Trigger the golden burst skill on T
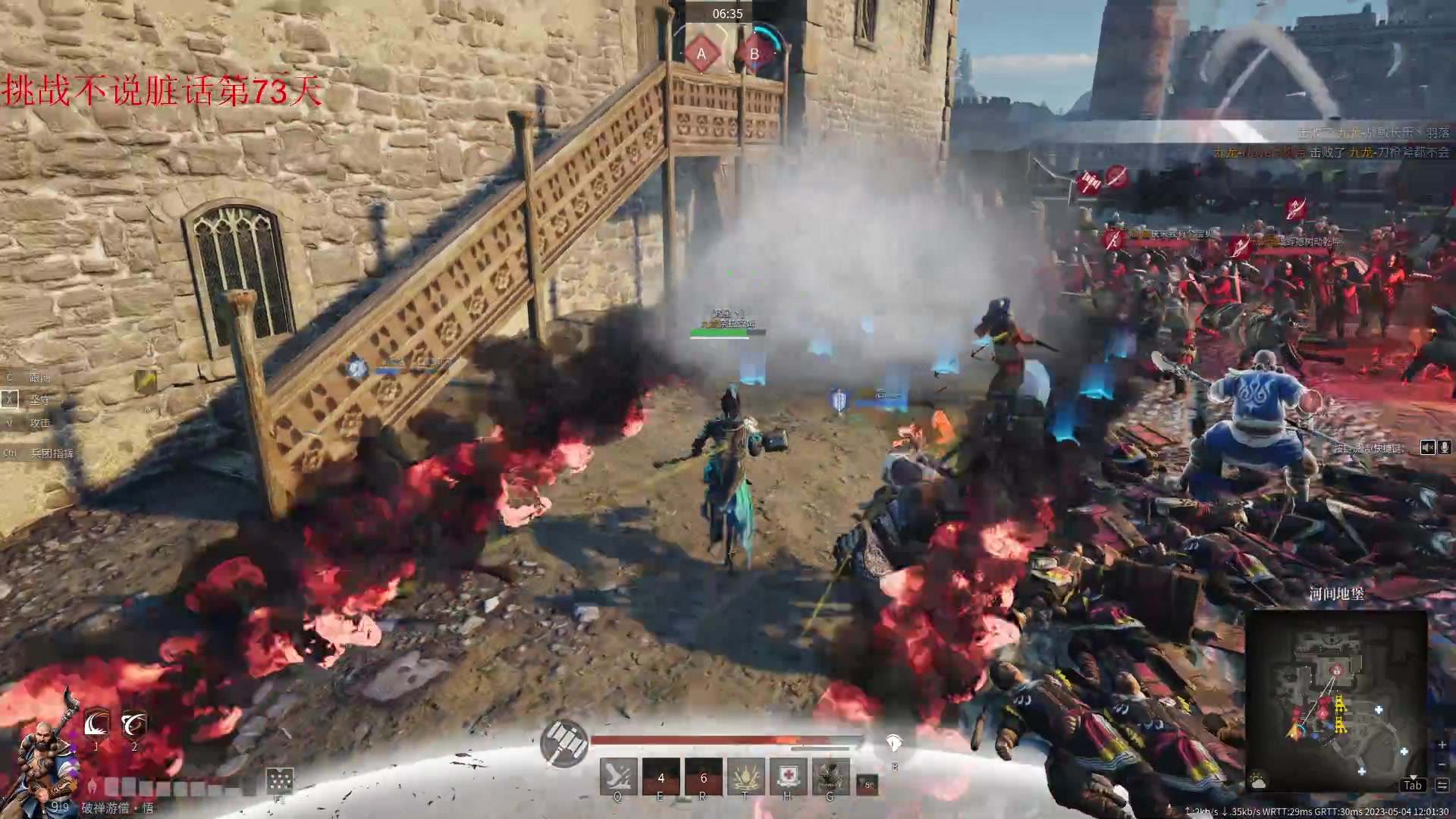 745,777
